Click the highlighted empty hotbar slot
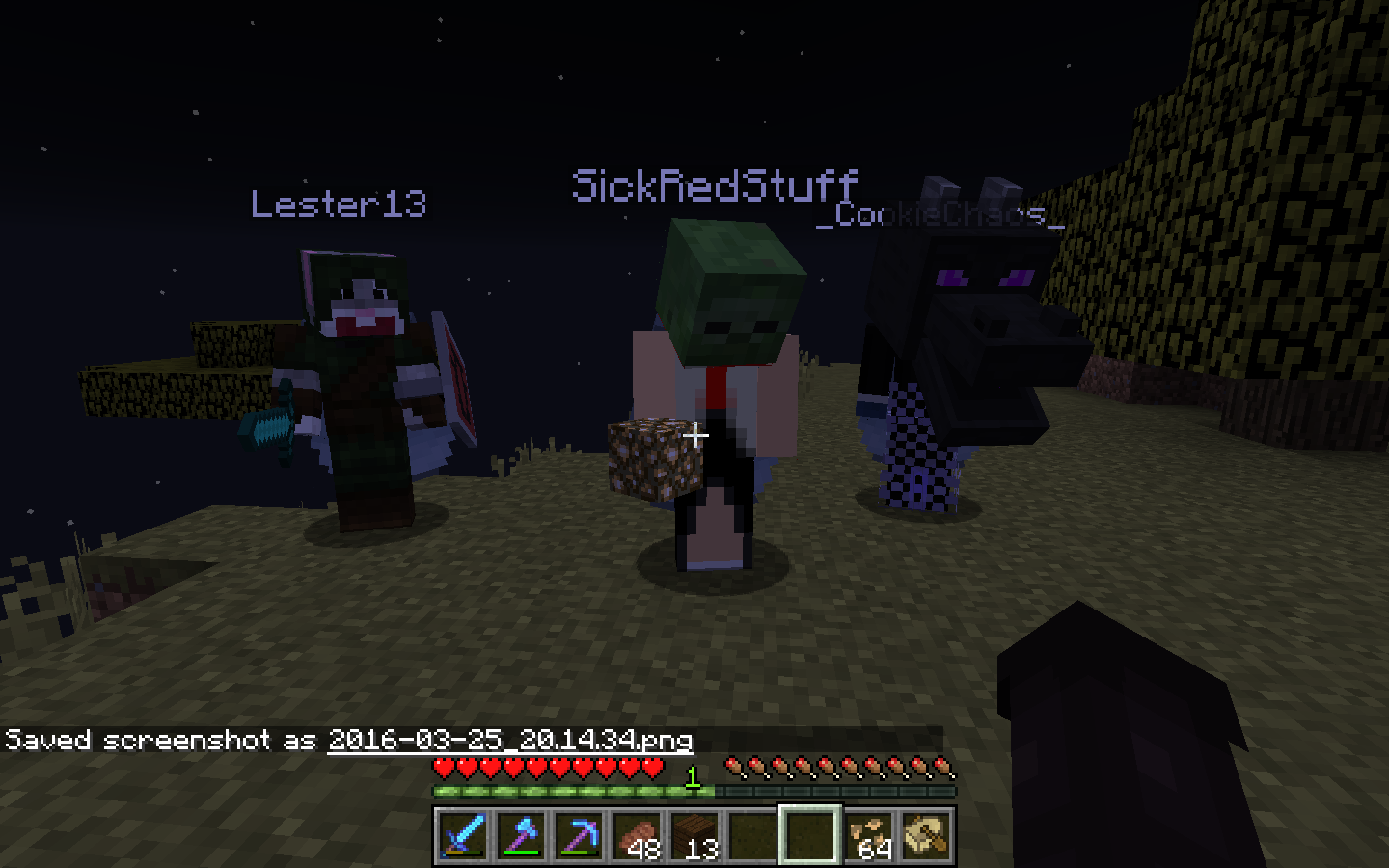1389x868 pixels. (x=810, y=834)
